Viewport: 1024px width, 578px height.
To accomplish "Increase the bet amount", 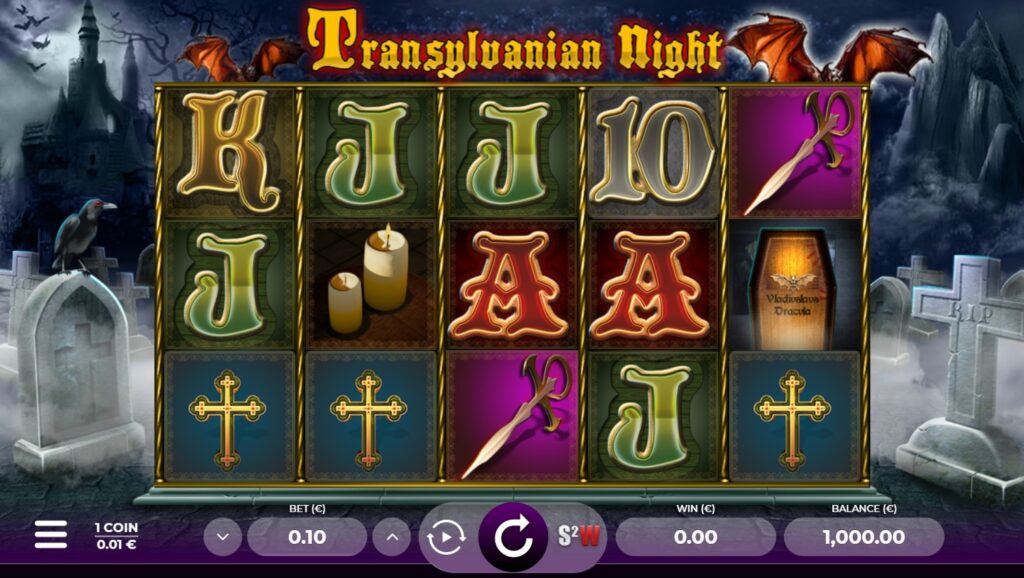I will (x=392, y=537).
